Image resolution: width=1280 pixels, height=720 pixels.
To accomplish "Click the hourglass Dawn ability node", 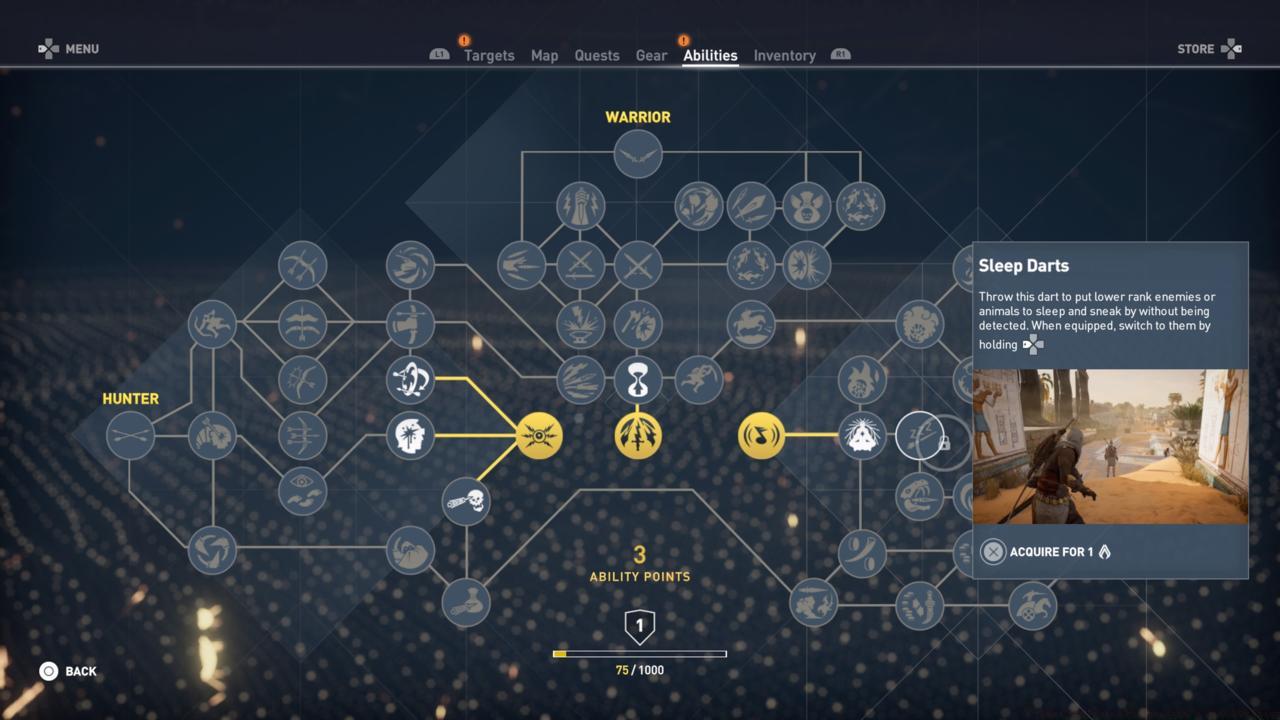I will click(638, 382).
